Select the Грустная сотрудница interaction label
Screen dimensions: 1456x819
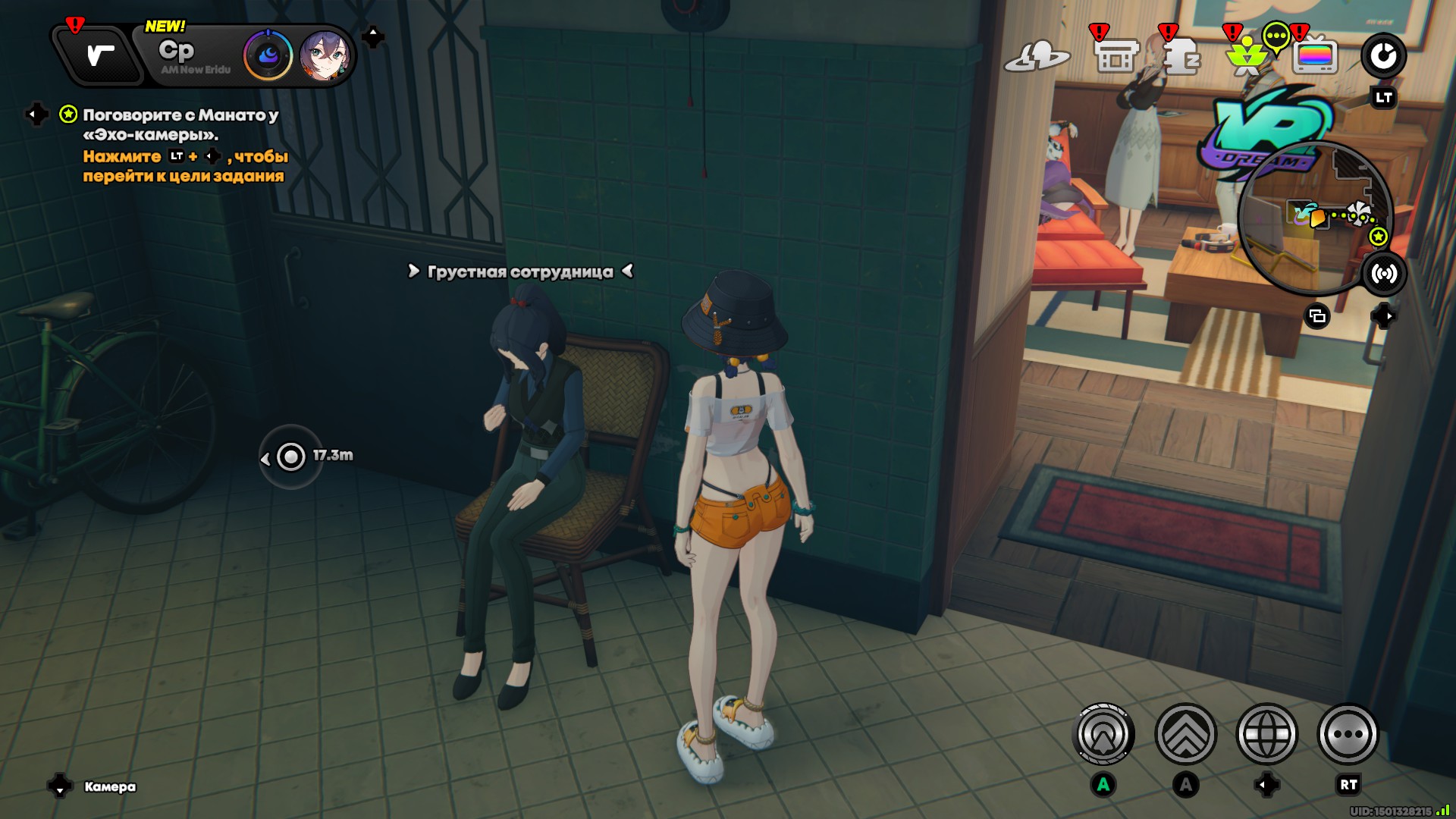[x=520, y=271]
